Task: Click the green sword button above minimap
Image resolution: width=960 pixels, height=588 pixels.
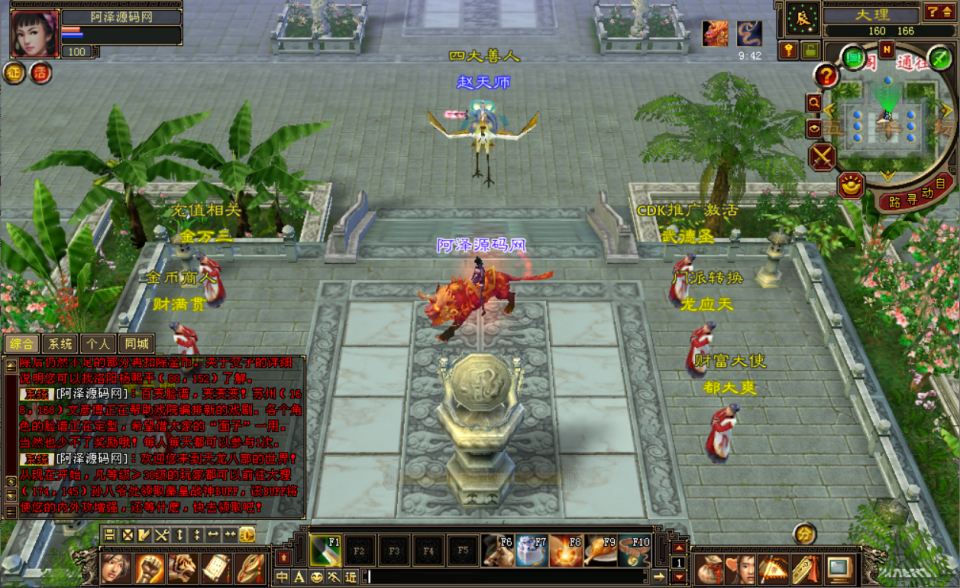Action: click(938, 57)
